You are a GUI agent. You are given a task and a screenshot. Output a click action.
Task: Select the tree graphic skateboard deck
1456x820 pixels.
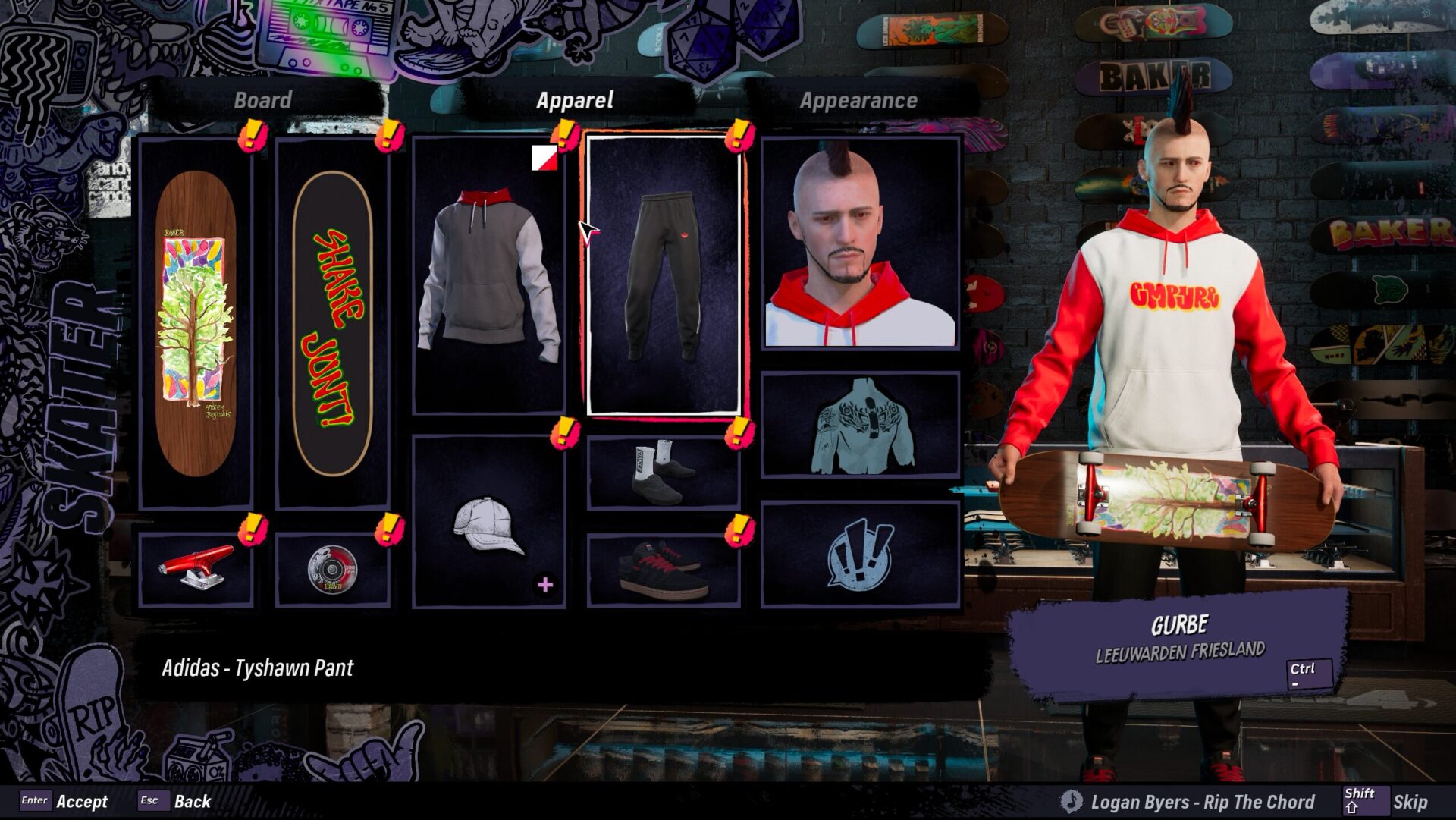click(x=196, y=322)
